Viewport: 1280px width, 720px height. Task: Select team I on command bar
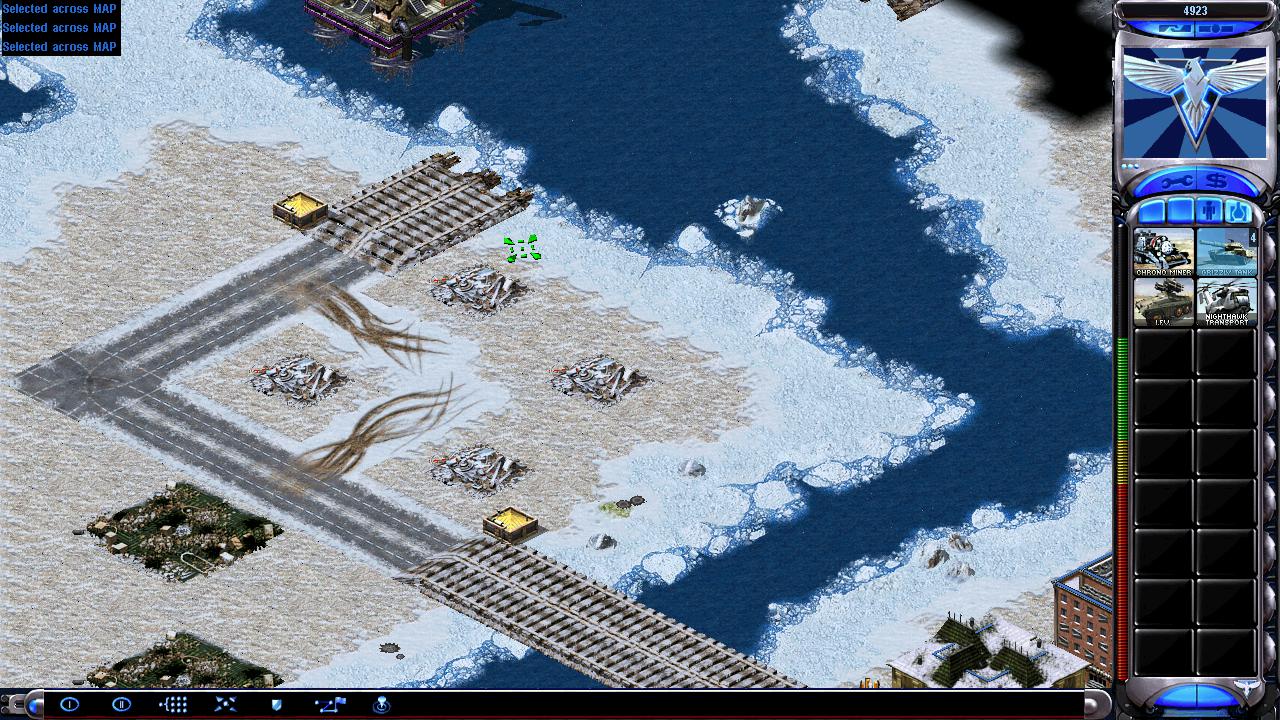pos(69,704)
